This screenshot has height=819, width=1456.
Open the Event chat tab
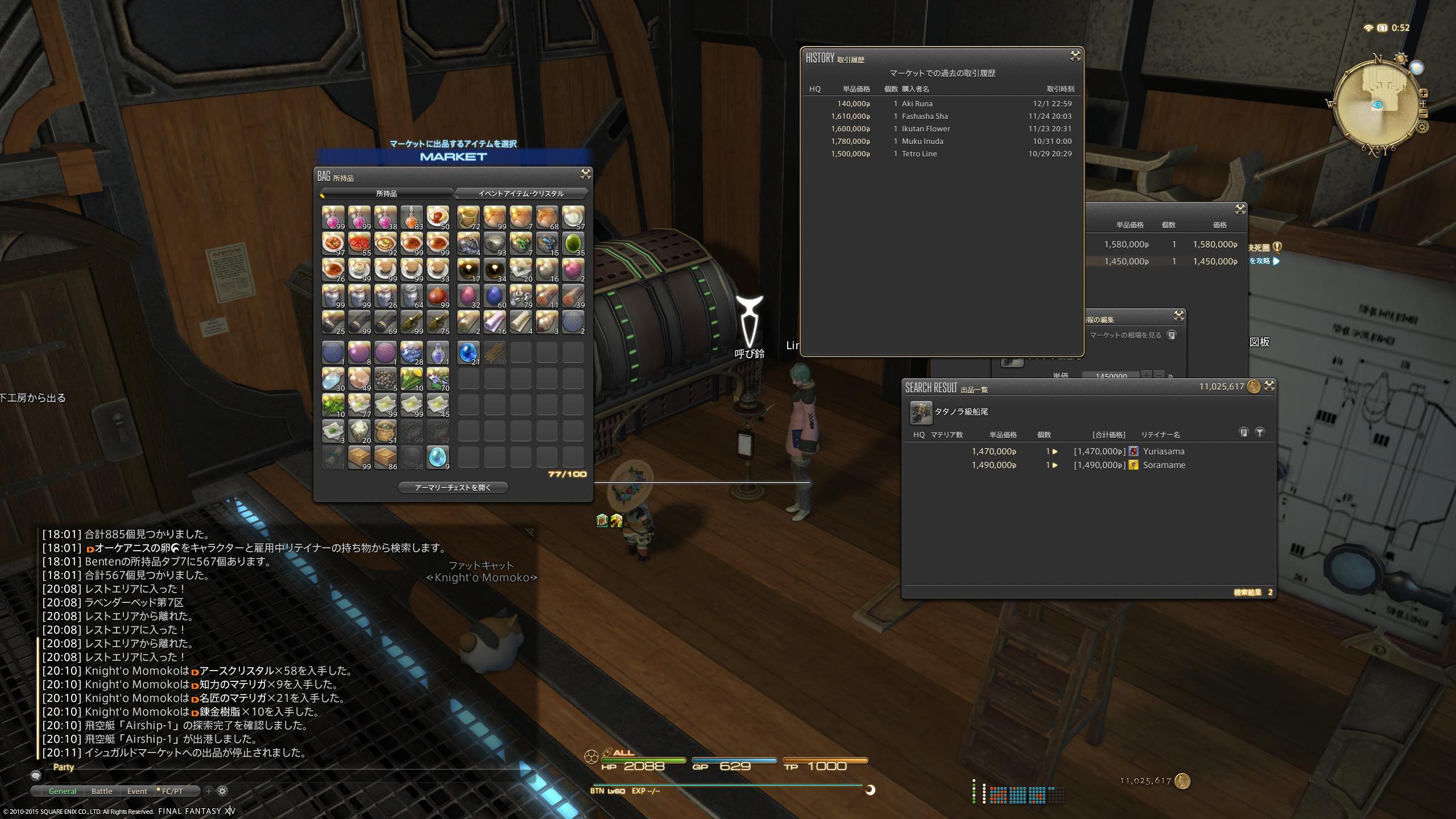pyautogui.click(x=137, y=791)
